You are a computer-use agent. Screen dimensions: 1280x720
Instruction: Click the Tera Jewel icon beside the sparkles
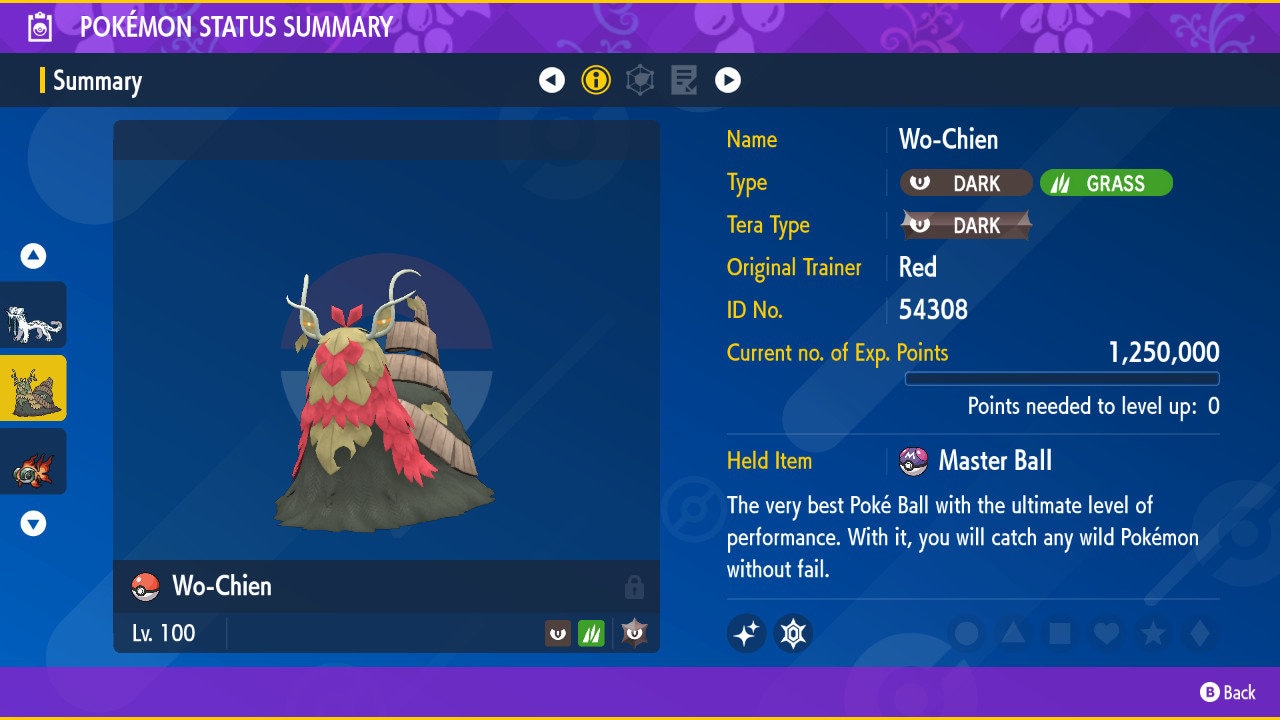click(x=793, y=634)
